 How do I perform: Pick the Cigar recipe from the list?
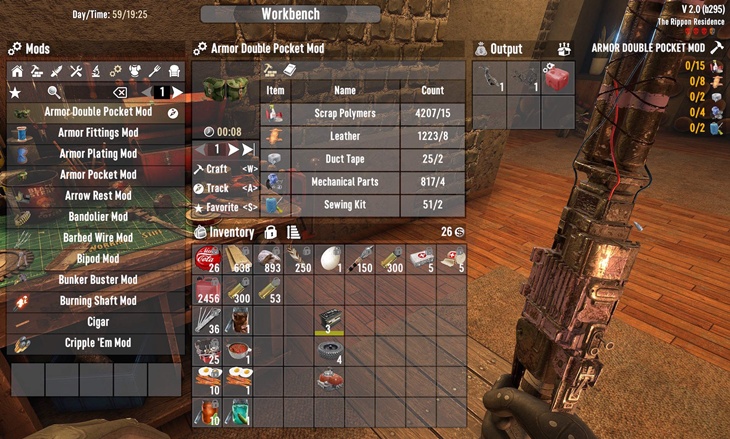[x=97, y=322]
